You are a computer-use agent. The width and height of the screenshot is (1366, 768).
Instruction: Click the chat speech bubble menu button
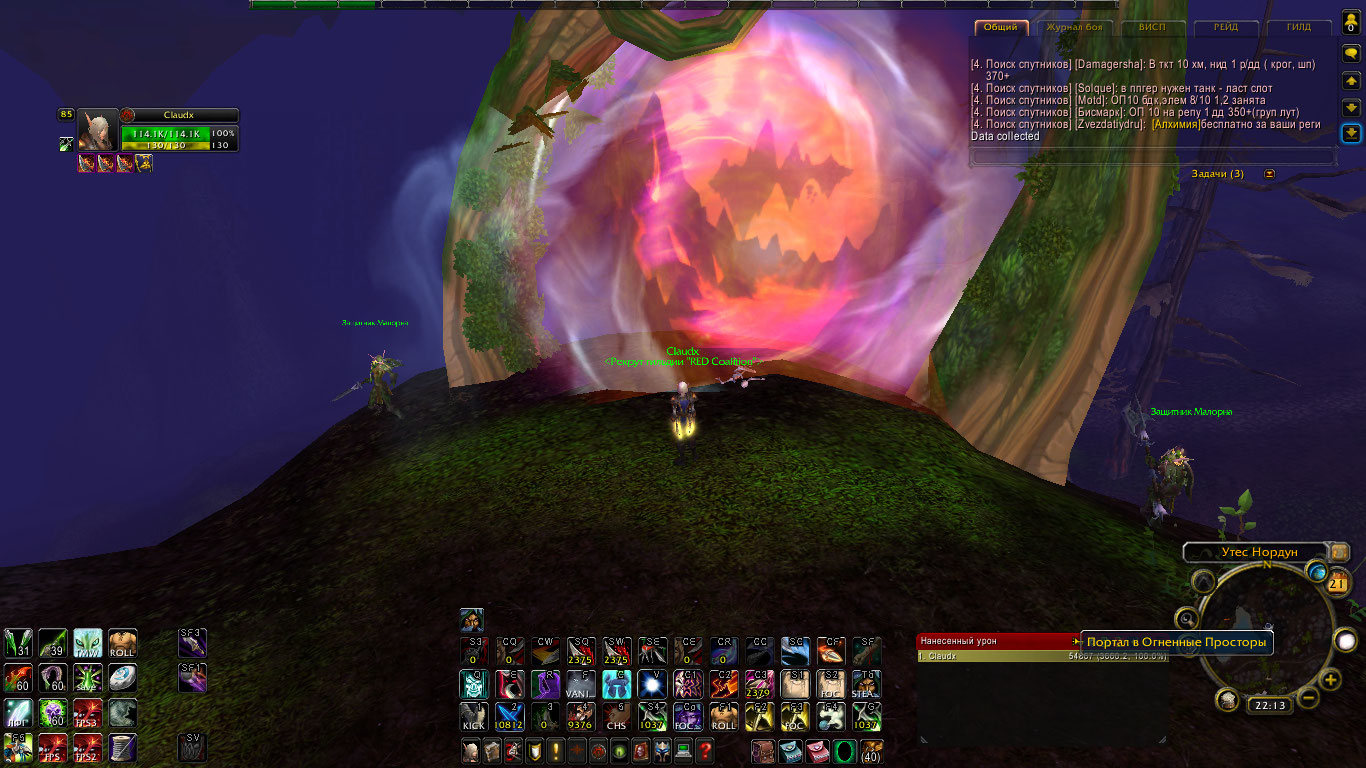click(x=1350, y=54)
